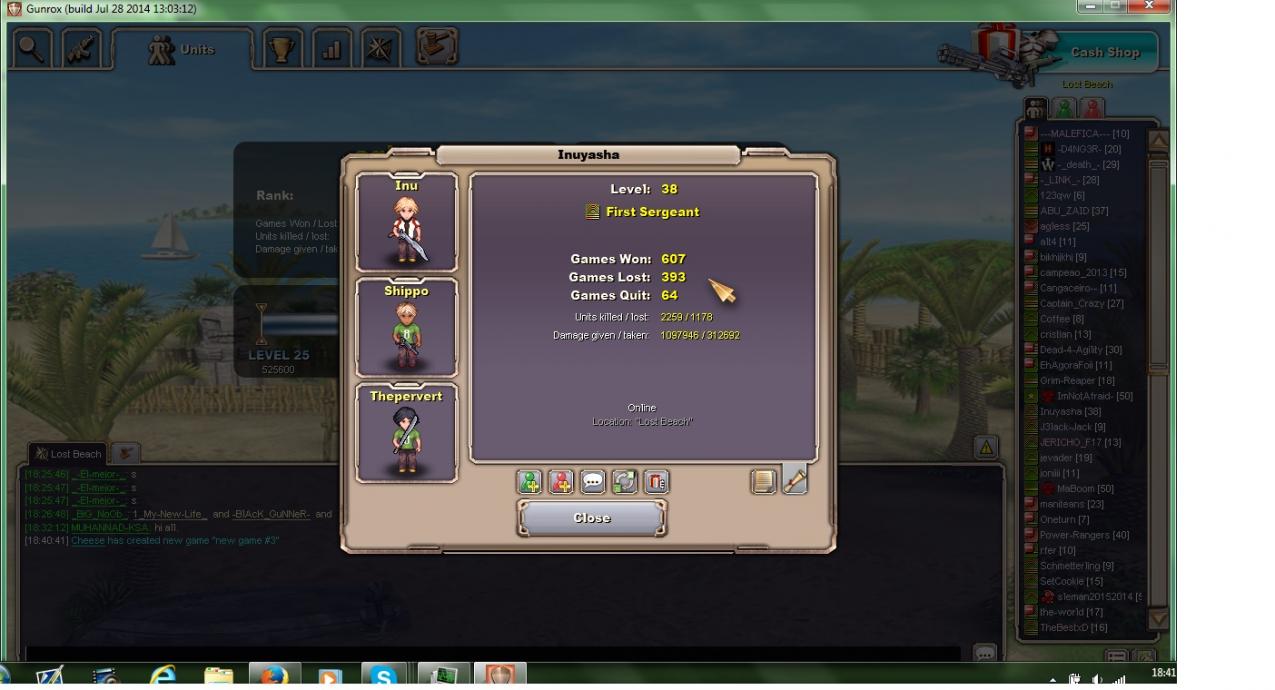The image size is (1275, 690).
Task: Click the green trade arrows icon
Action: 624,482
